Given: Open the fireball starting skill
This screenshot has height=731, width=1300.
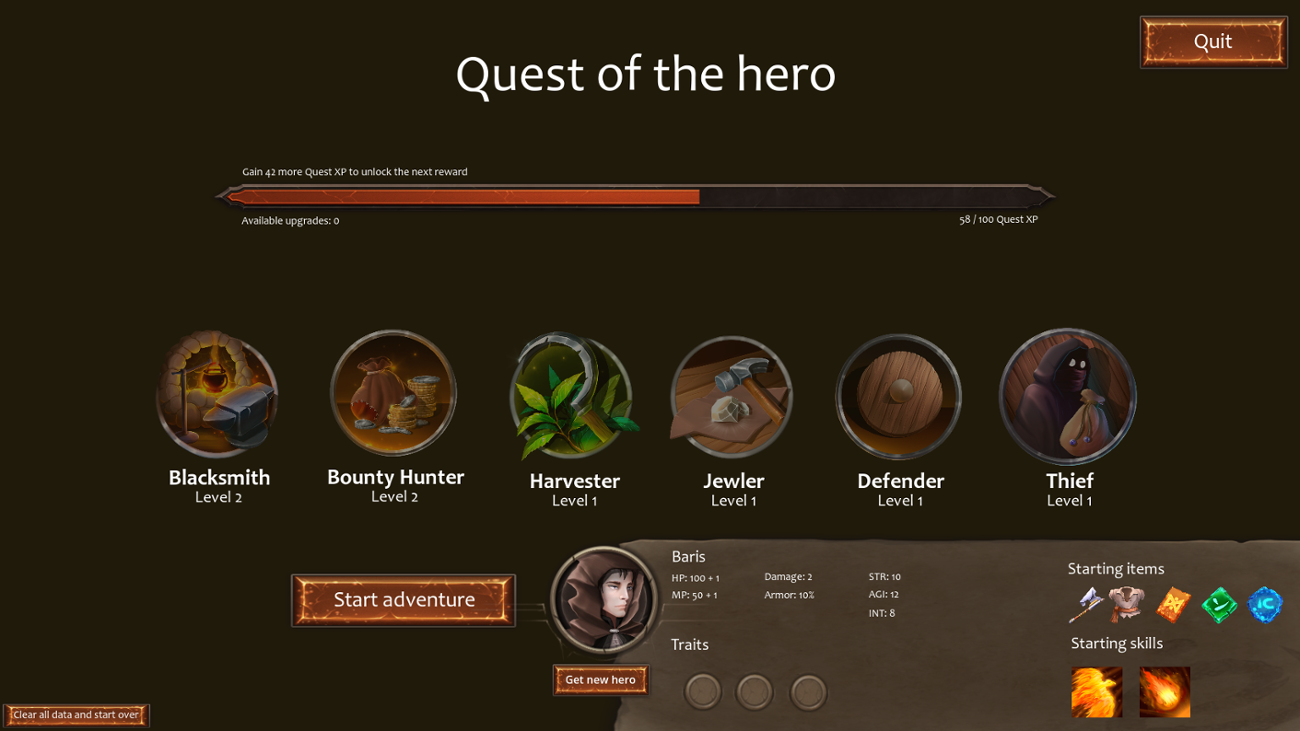Looking at the screenshot, I should click(1164, 690).
